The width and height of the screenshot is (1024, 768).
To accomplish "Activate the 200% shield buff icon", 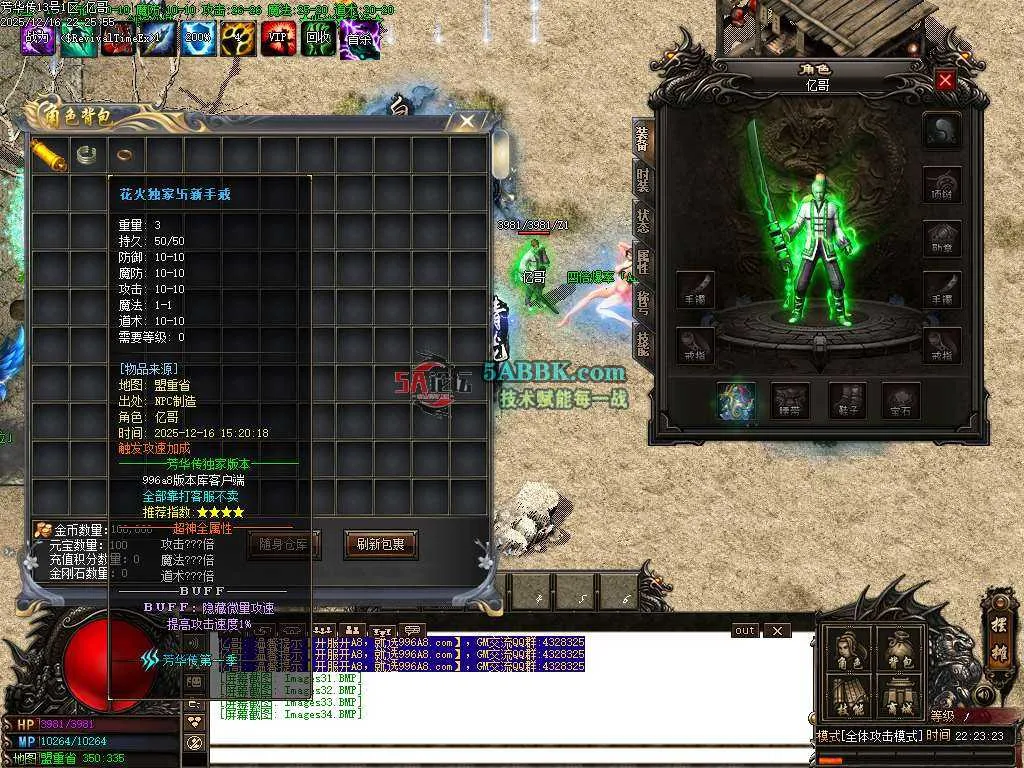I will click(198, 40).
